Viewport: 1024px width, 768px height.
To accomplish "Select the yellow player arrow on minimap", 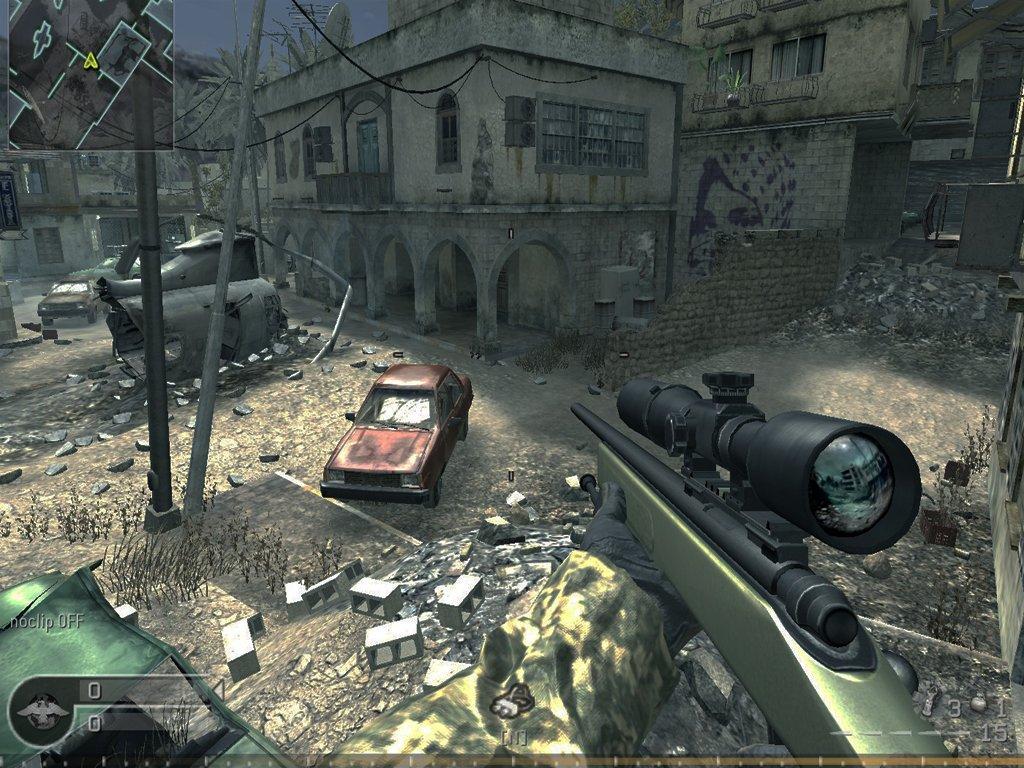I will 91,60.
